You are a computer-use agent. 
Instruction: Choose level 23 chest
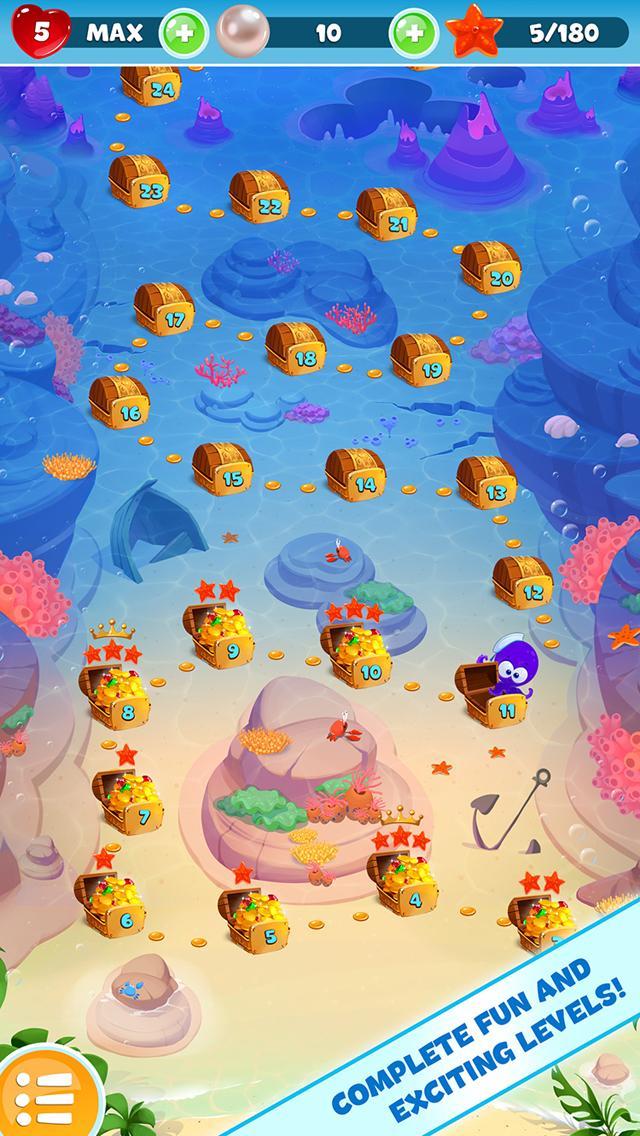pyautogui.click(x=140, y=181)
